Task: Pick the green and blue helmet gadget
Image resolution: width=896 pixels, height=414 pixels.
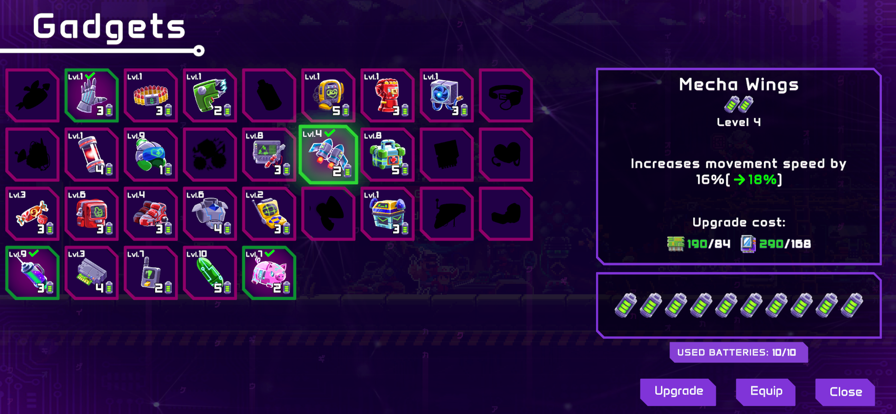Action: pyautogui.click(x=151, y=155)
